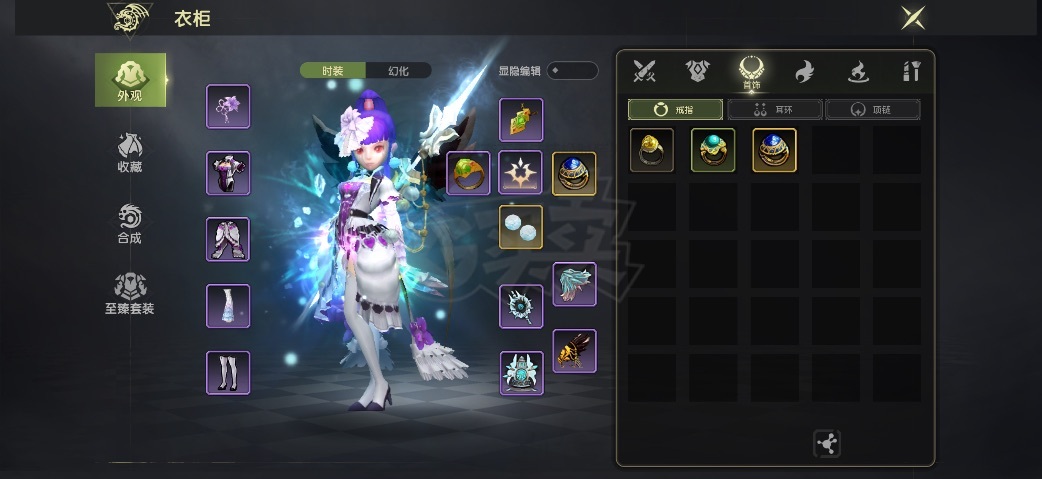The height and width of the screenshot is (479, 1042).
Task: Select the yellow gem ring item
Action: point(652,150)
